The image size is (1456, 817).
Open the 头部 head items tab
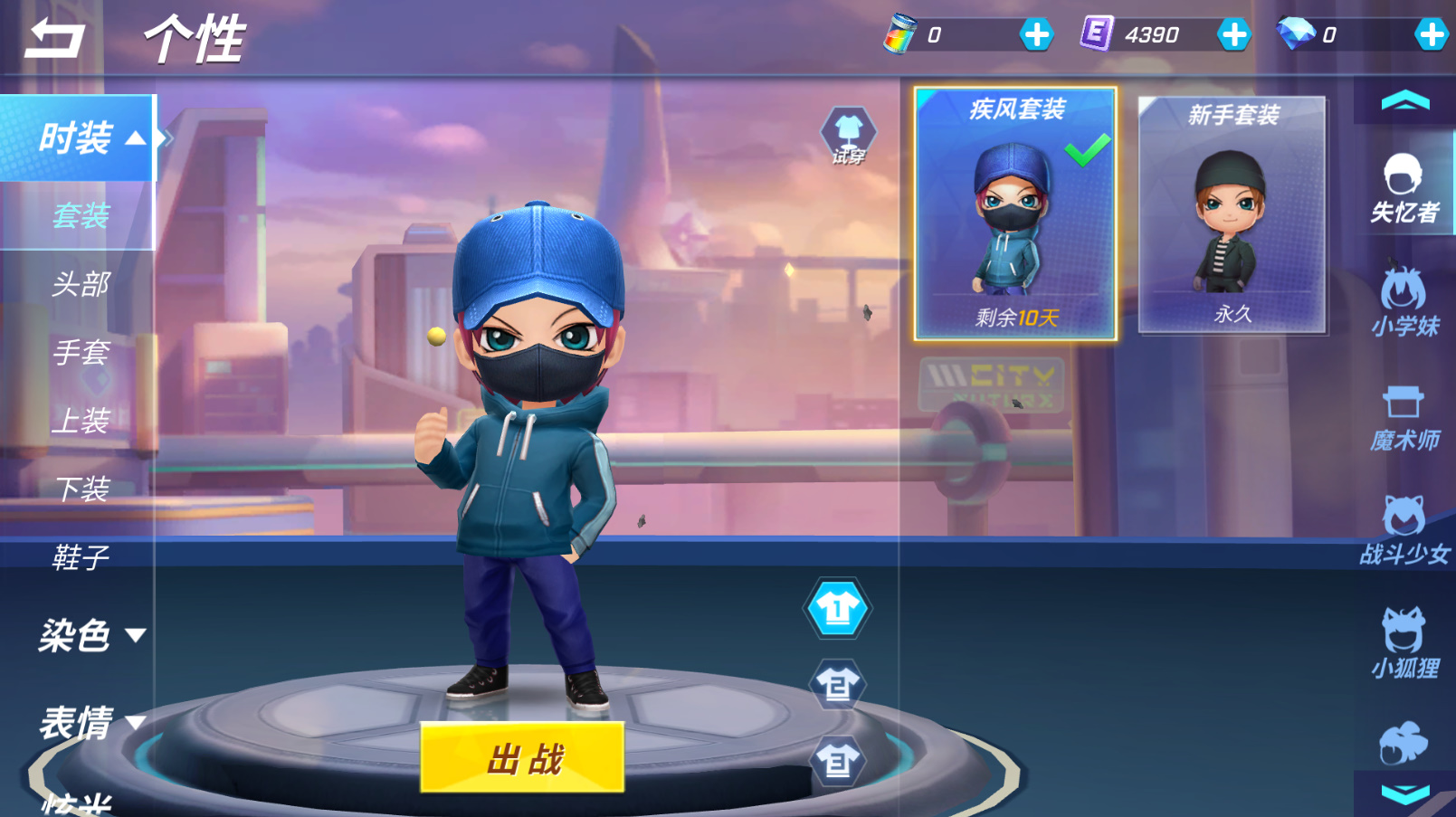tap(81, 285)
